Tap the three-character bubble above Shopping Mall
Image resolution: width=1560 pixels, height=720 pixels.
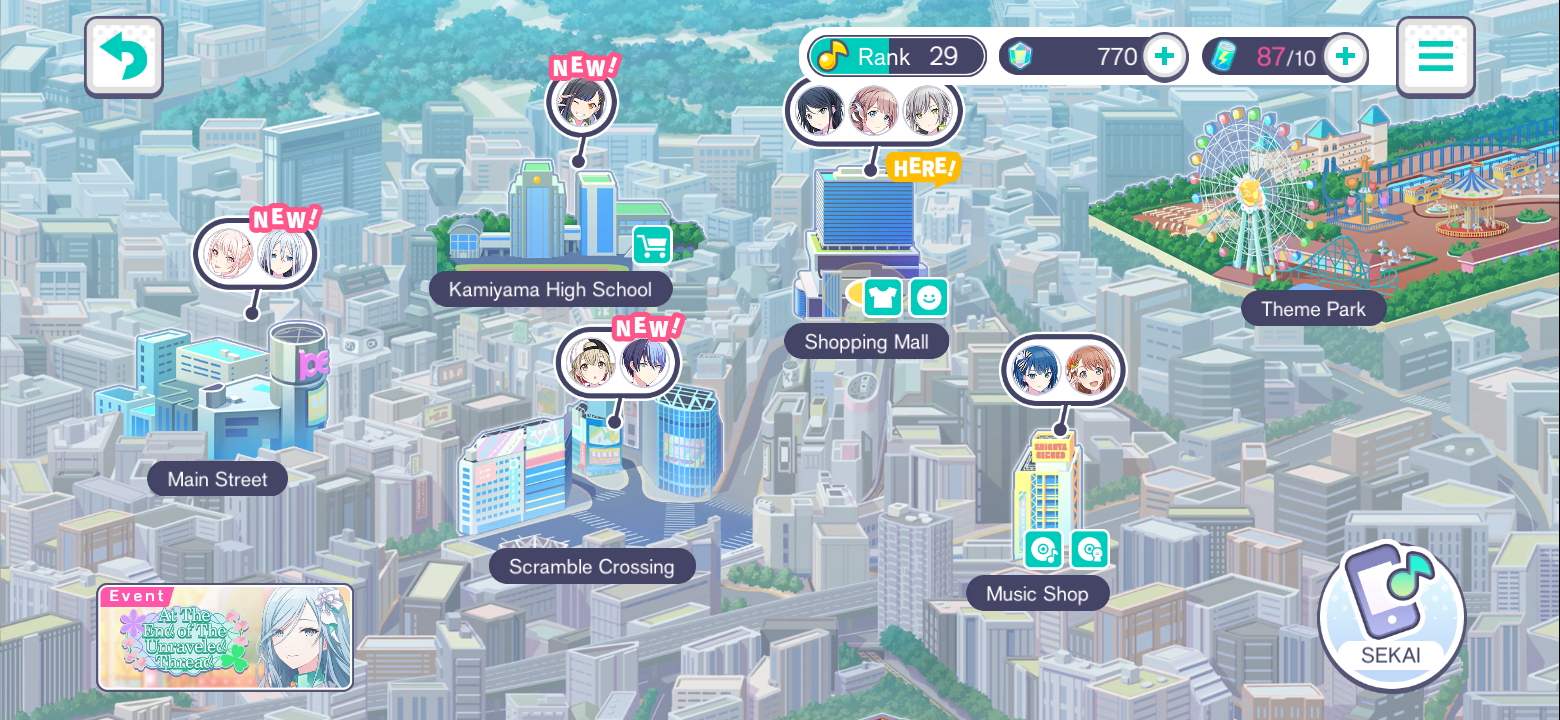[x=873, y=111]
